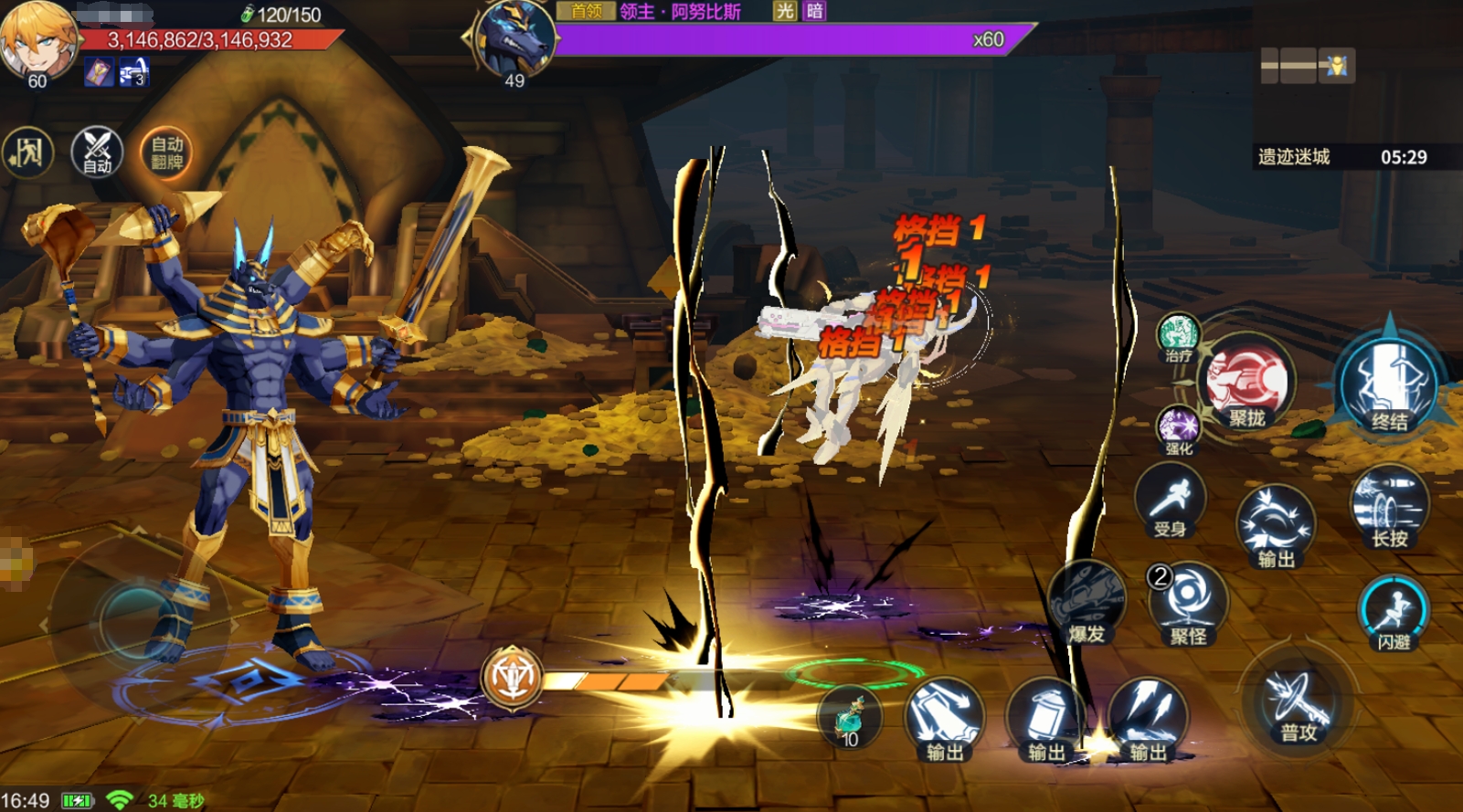1463x812 pixels.
Task: Use the potion item with count 10
Action: 851,719
